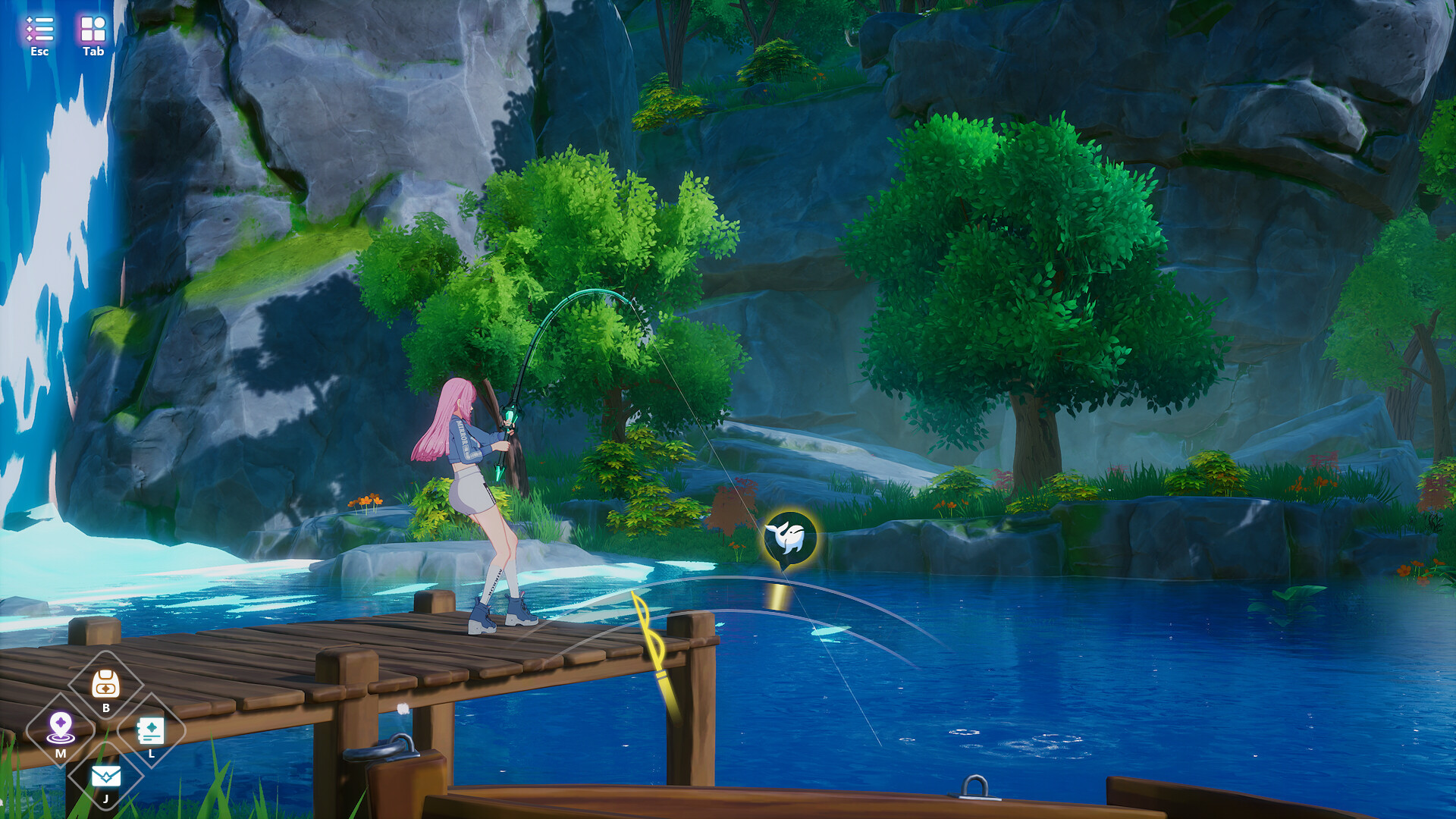Click the sparkle list icon above Esc
The height and width of the screenshot is (819, 1456).
click(39, 28)
